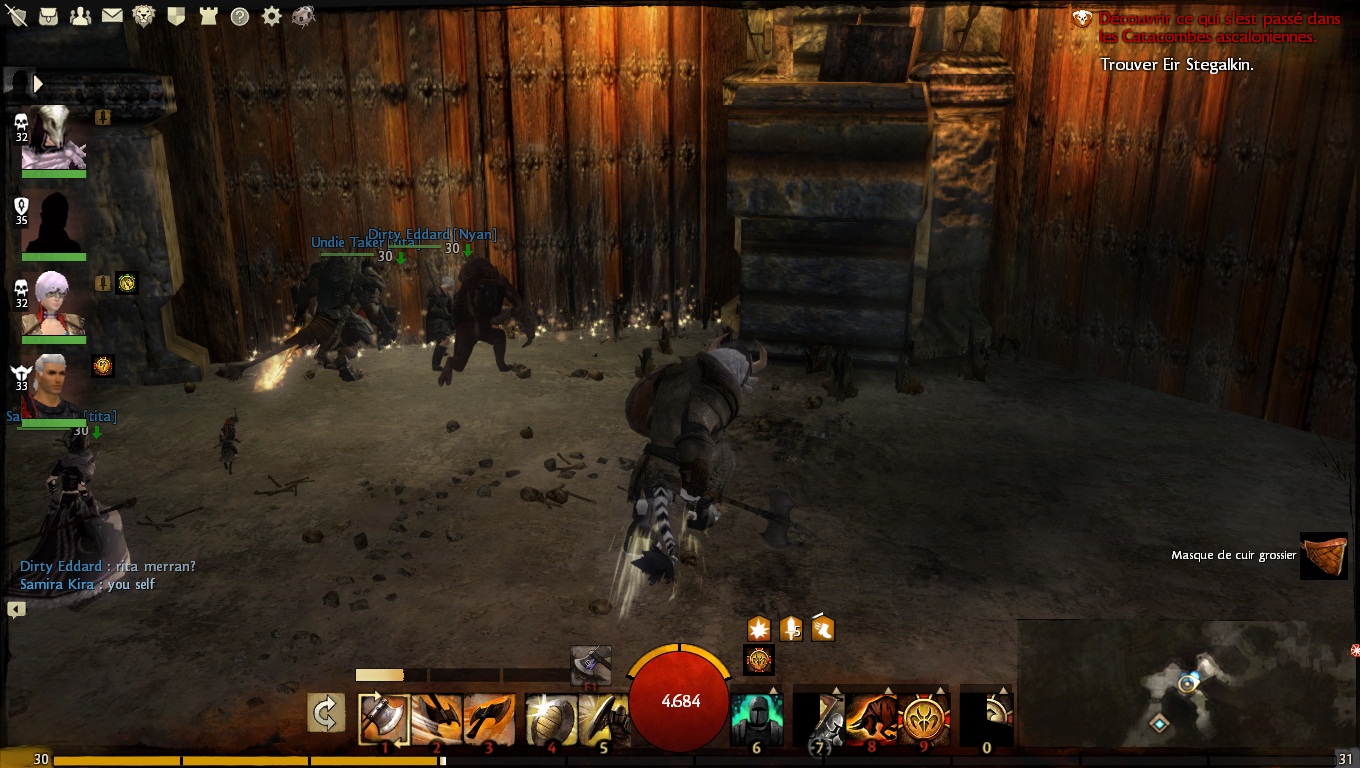Screen dimensions: 1360x768
Task: Open the World vs World castle icon
Action: [x=207, y=16]
